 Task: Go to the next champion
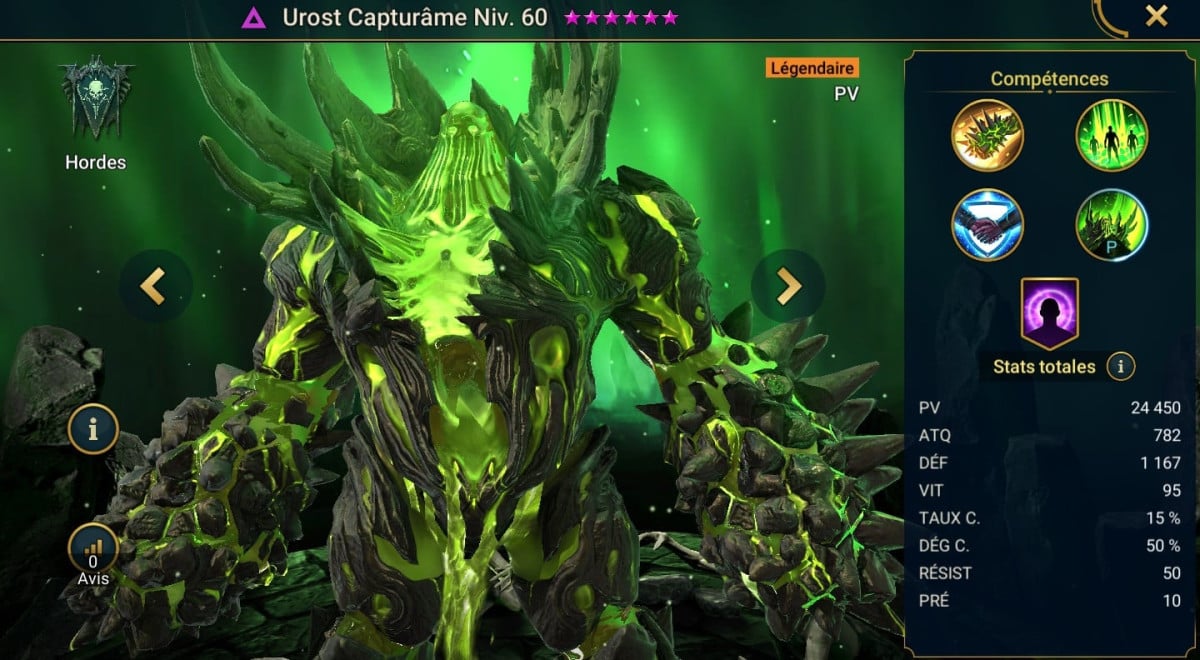click(788, 286)
